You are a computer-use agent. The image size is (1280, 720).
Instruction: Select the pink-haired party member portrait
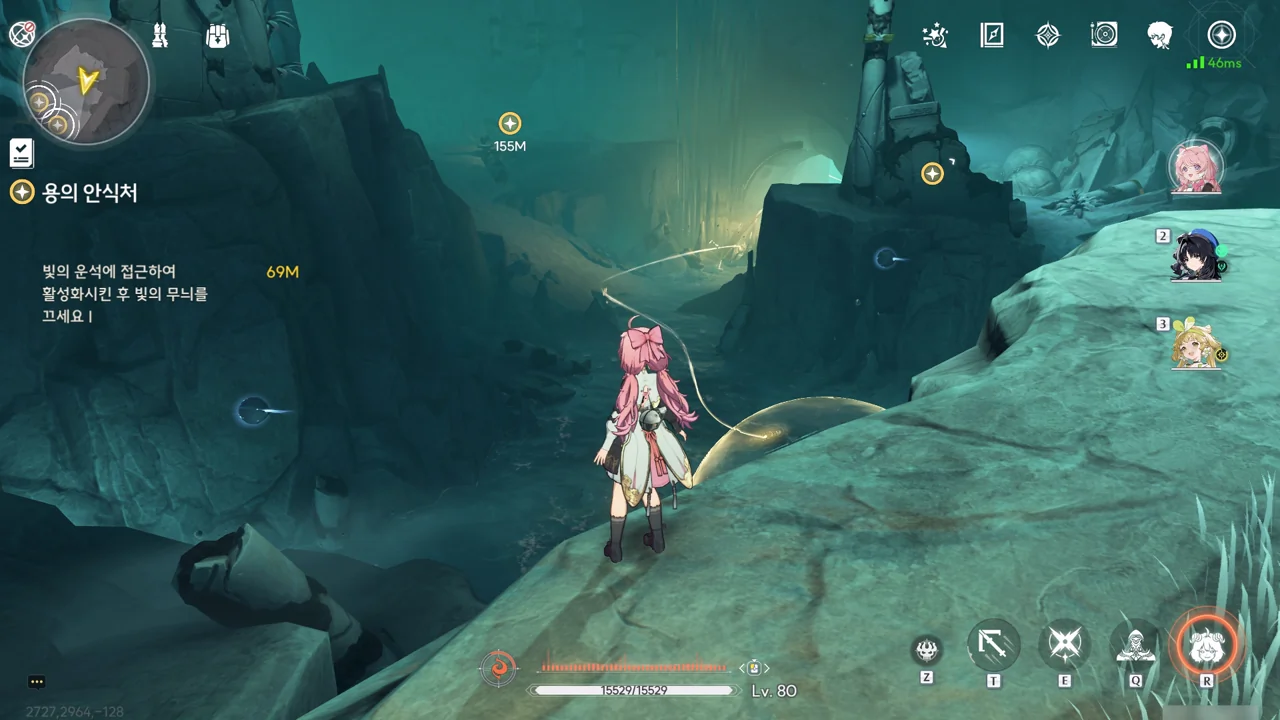[1195, 167]
